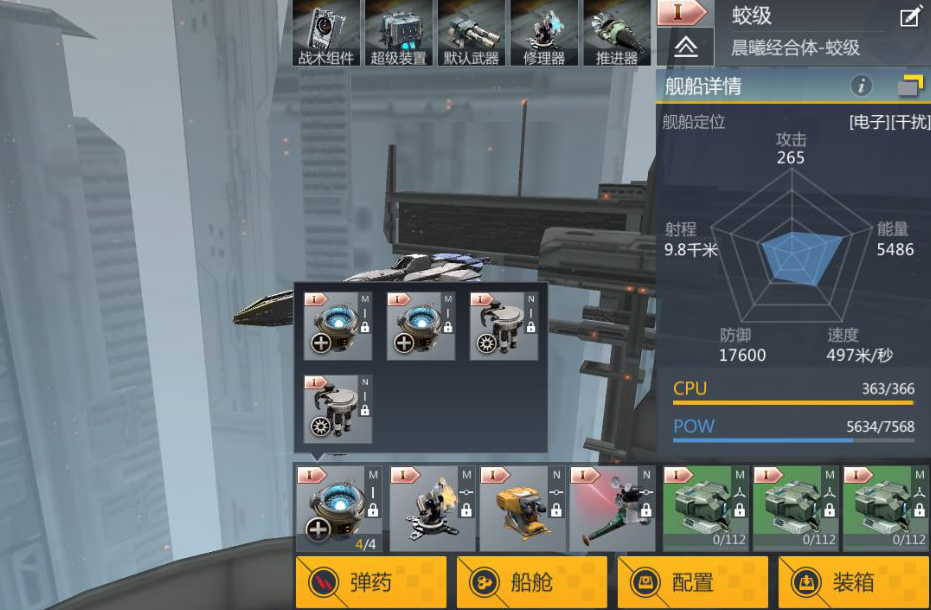Viewport: 931px width, 610px height.
Task: Show ship details info icon
Action: (x=861, y=86)
